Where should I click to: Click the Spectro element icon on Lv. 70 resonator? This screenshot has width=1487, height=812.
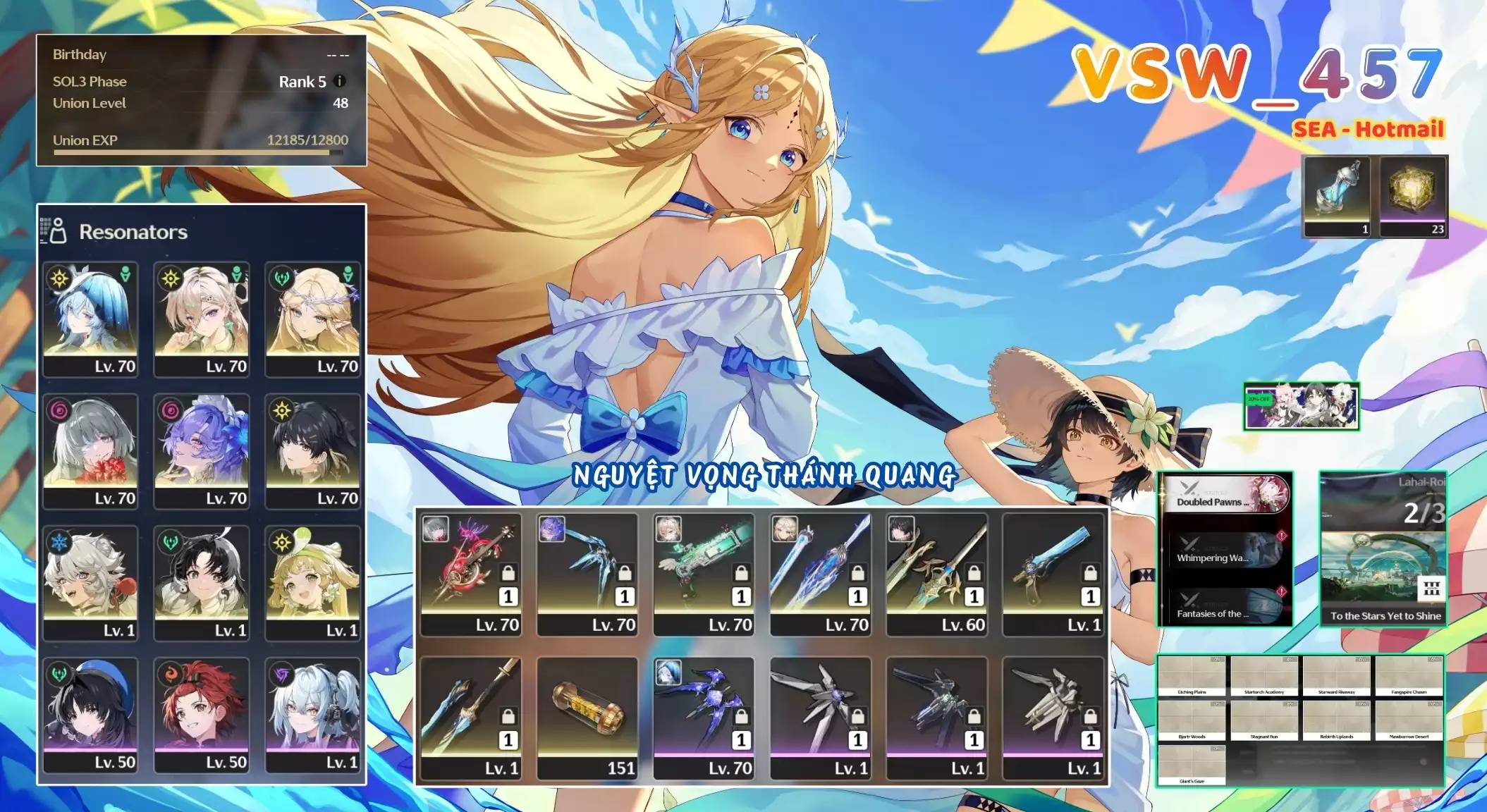pos(57,278)
